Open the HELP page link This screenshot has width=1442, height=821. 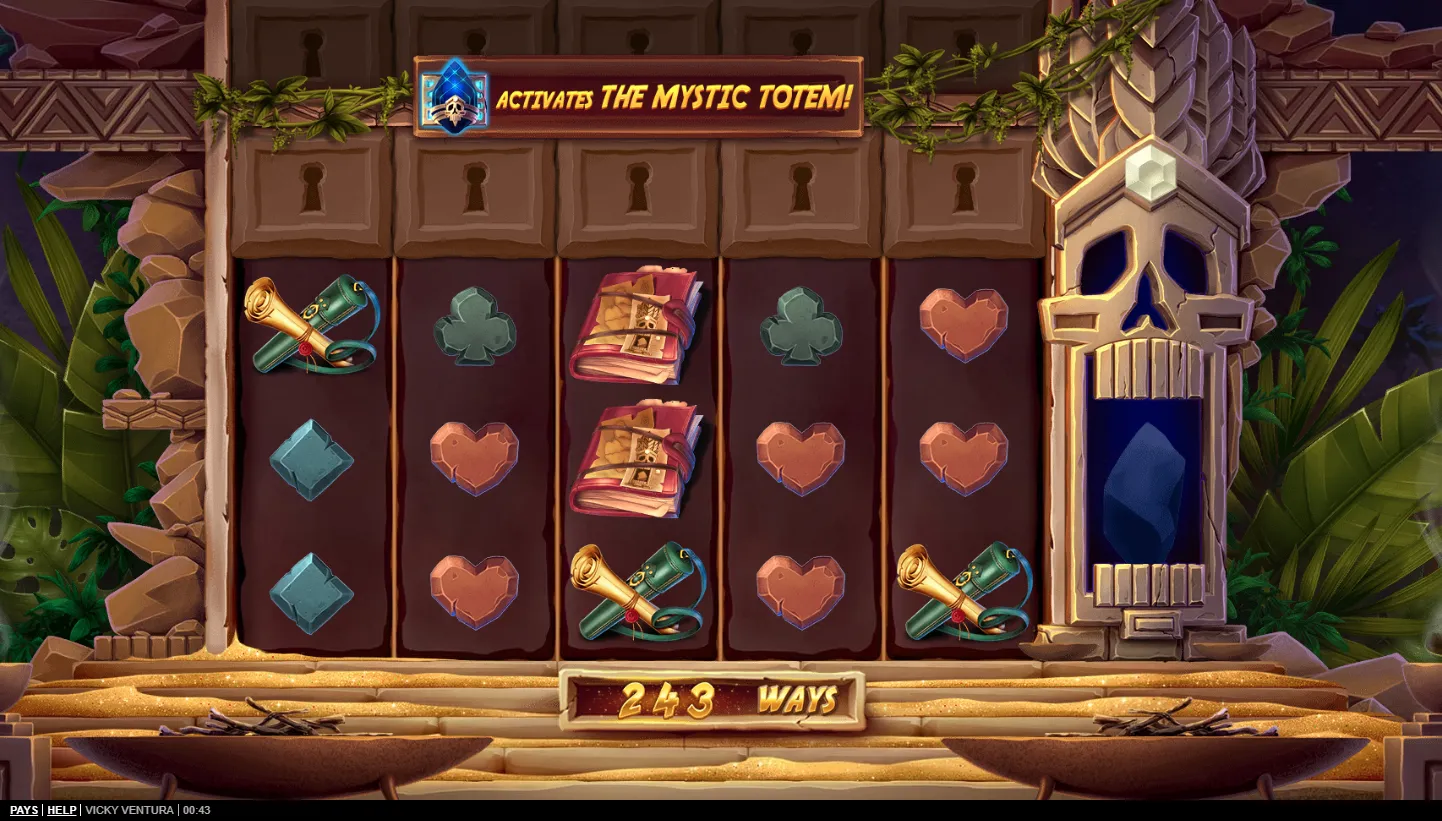pyautogui.click(x=62, y=810)
